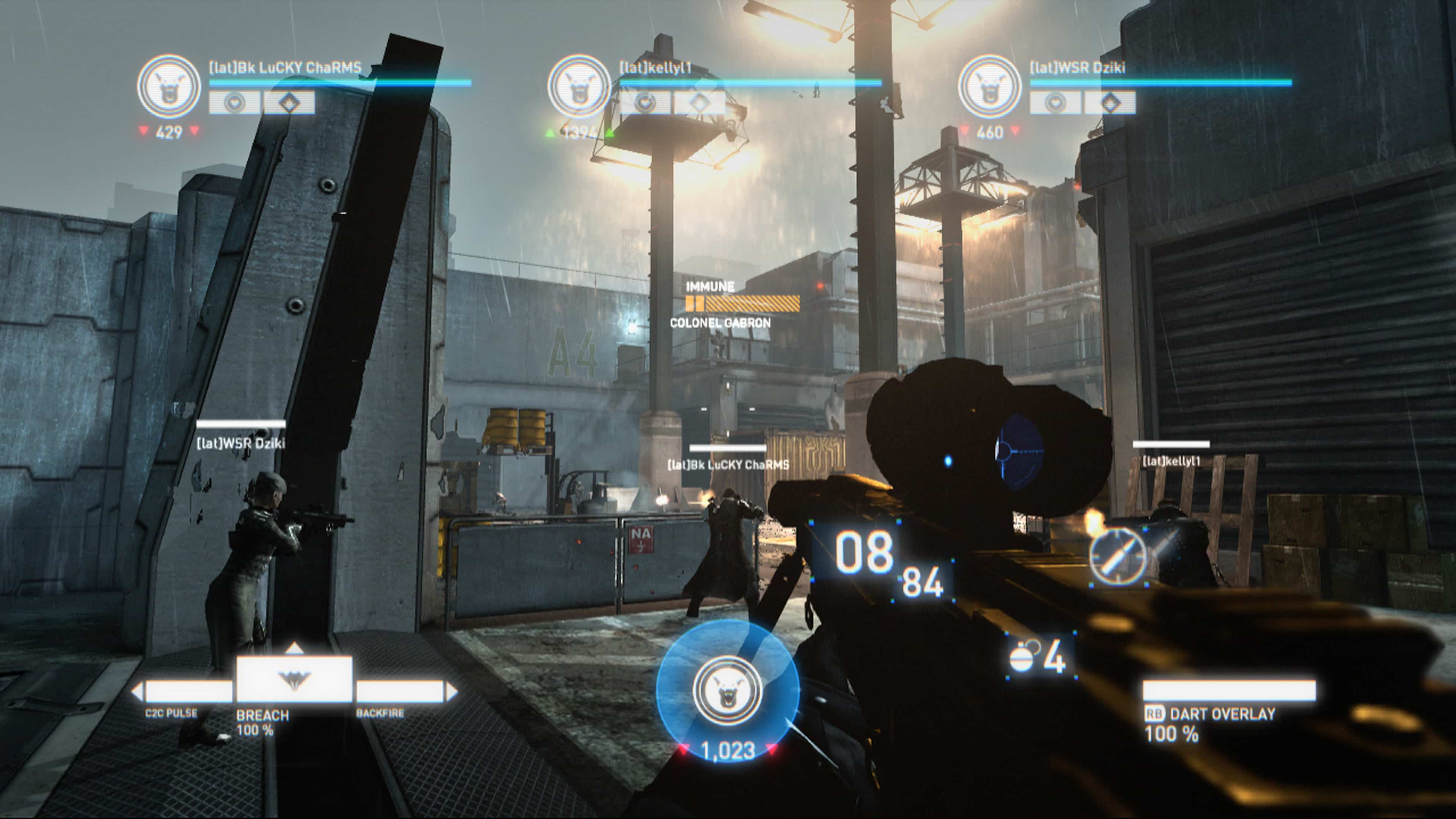1456x819 pixels.
Task: Click the heart icon under Bk LuCKY ChaRMS
Action: (x=235, y=103)
